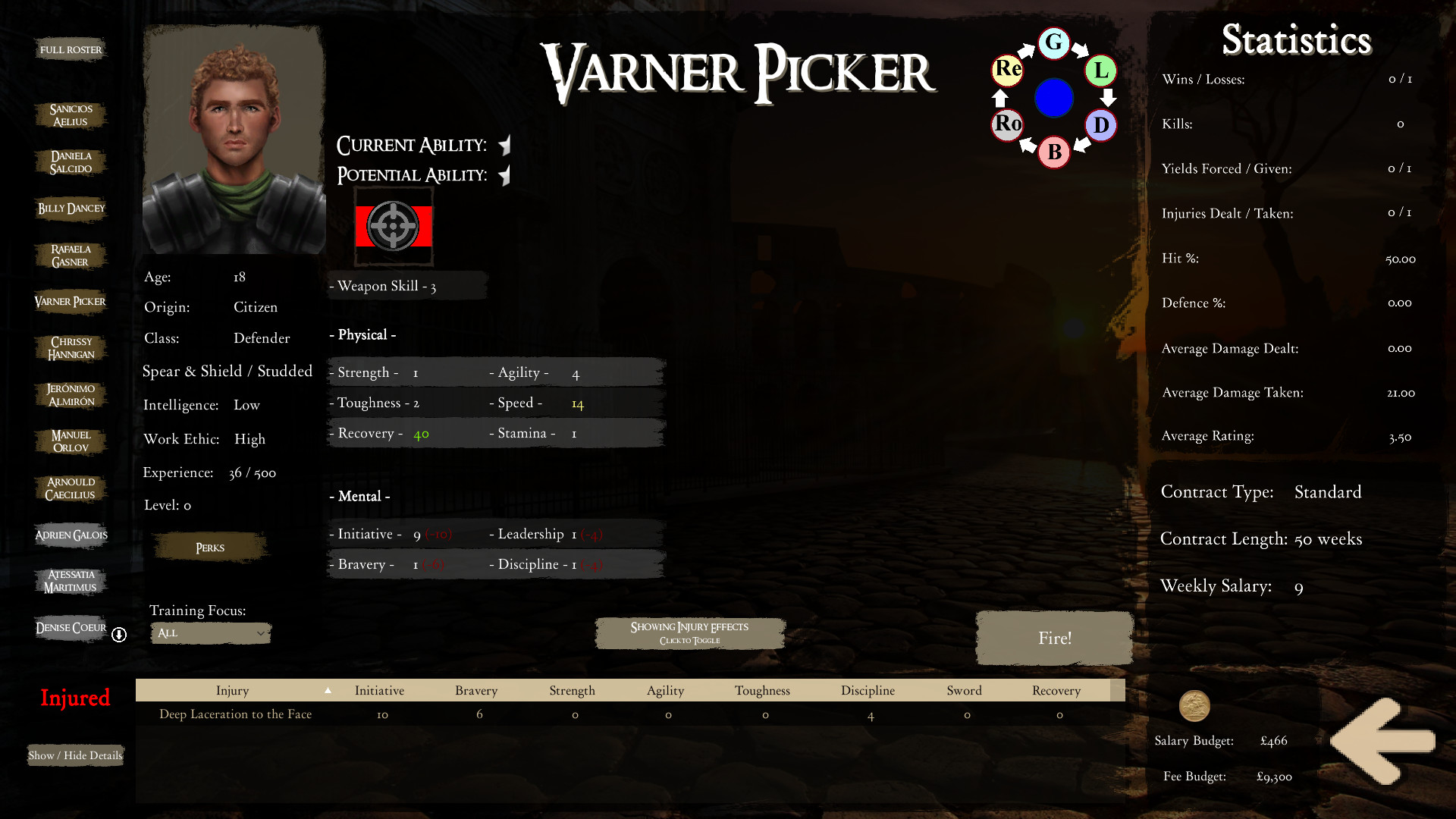Click the Re node on the combat diagram
Image resolution: width=1456 pixels, height=819 pixels.
pos(1006,70)
